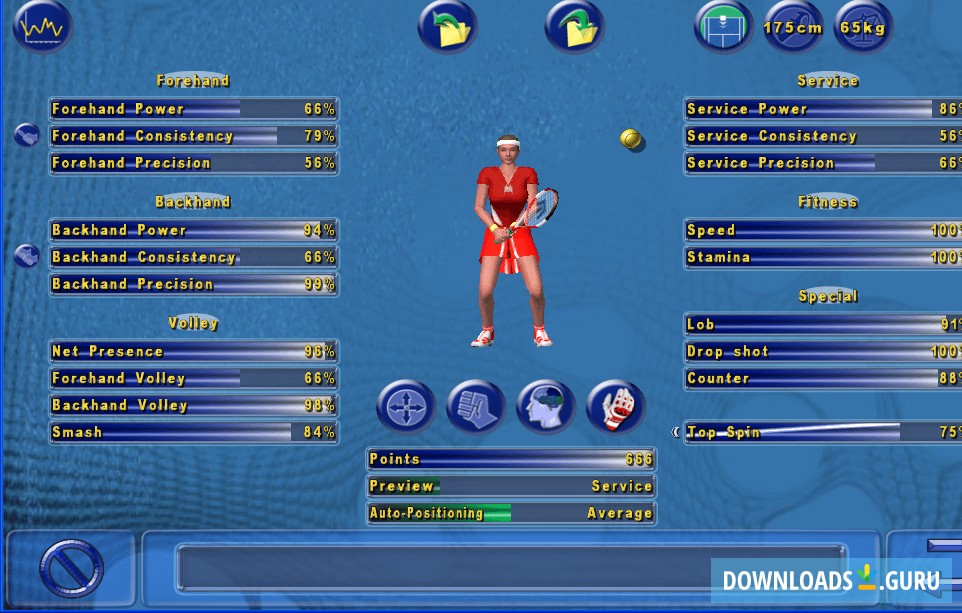Select the red glove icon button
Screen dimensions: 962x613
616,407
